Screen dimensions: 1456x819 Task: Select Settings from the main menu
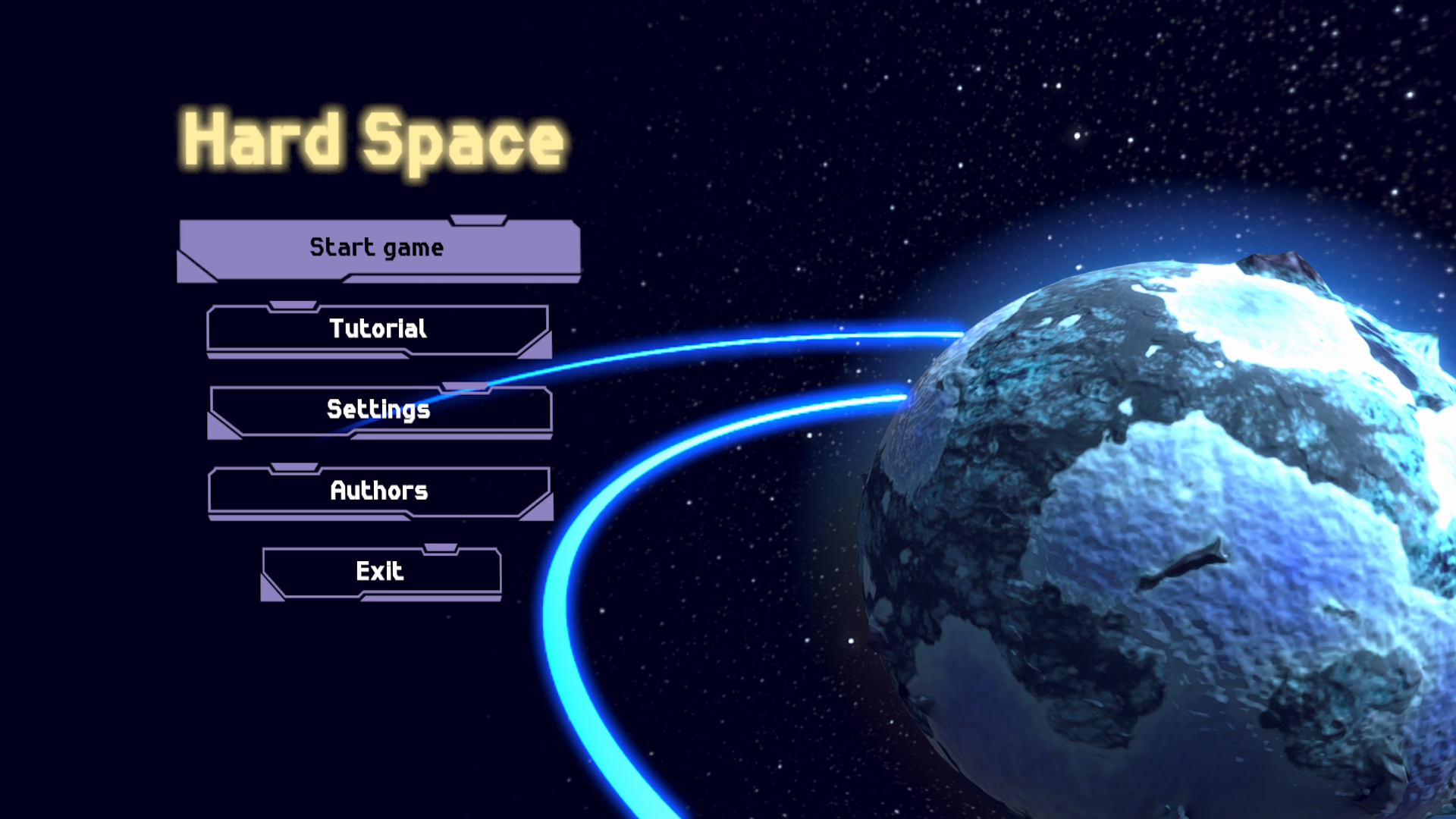378,410
